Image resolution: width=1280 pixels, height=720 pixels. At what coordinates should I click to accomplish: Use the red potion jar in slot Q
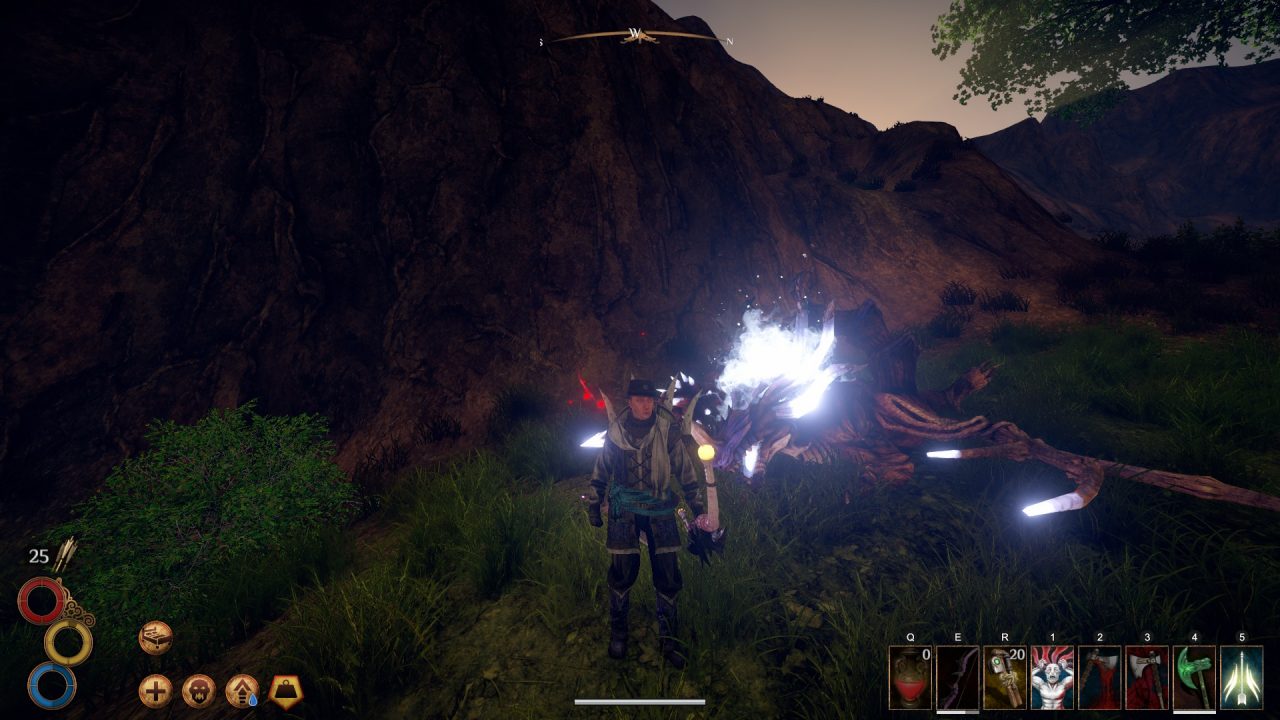pyautogui.click(x=910, y=677)
